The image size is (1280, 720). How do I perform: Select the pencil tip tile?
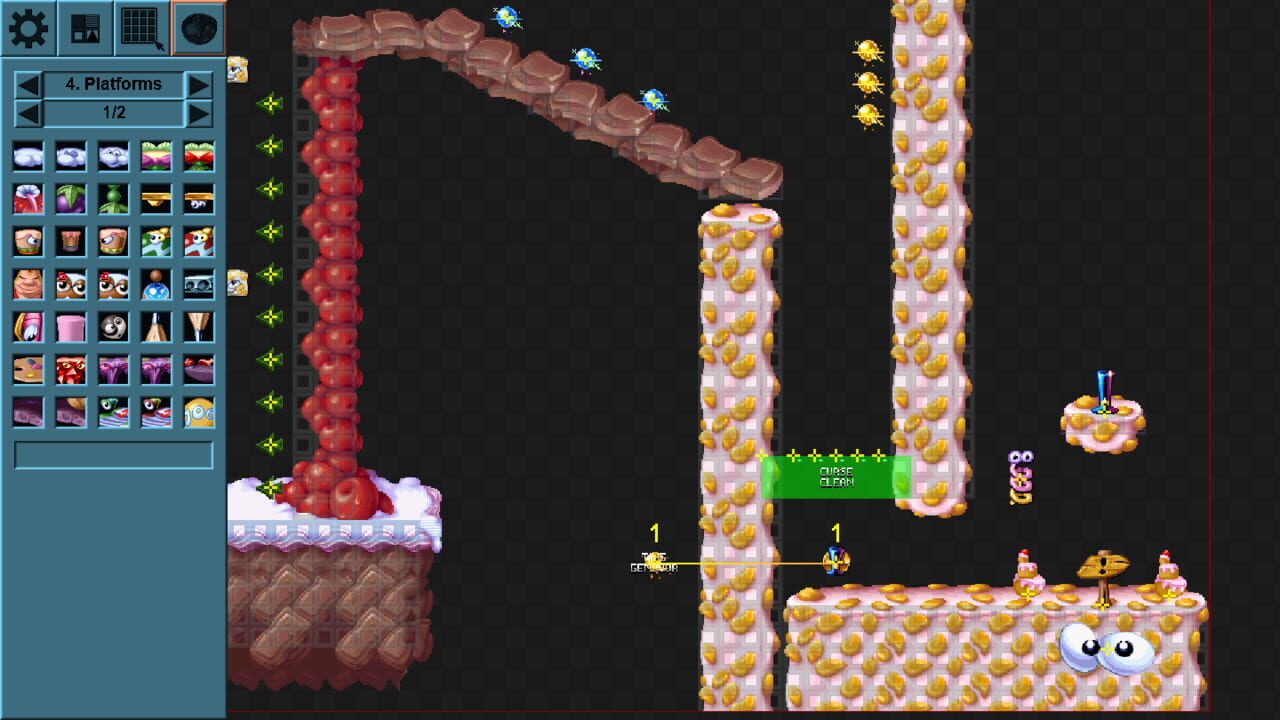pos(154,325)
